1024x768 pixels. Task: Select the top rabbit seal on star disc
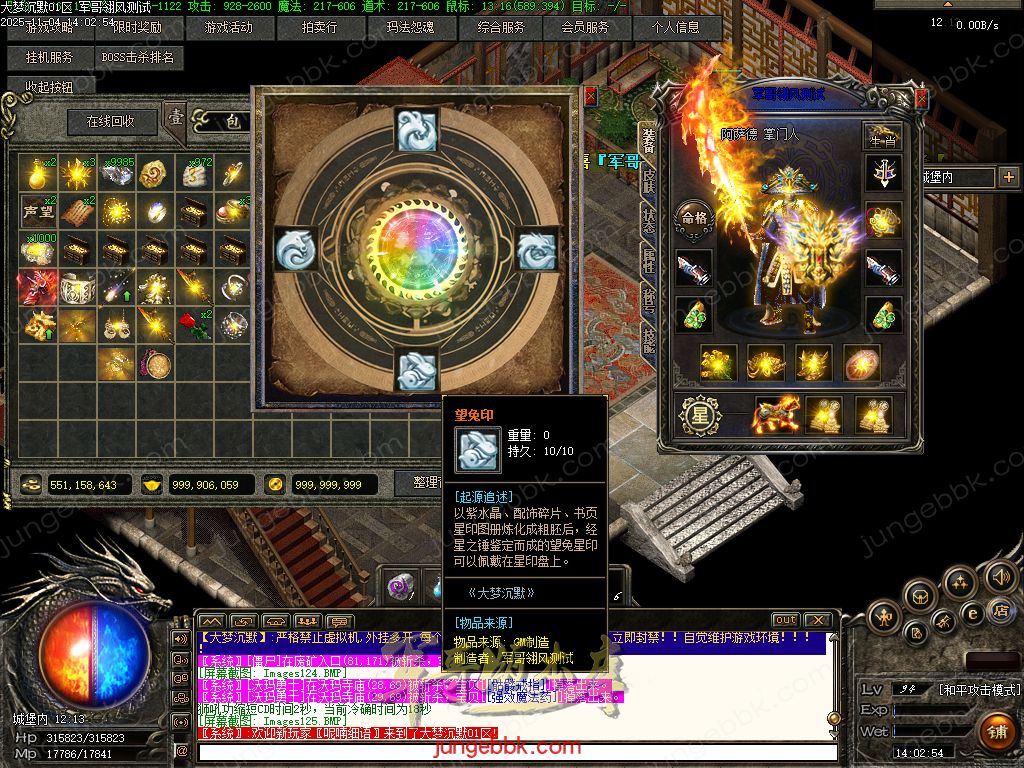415,130
